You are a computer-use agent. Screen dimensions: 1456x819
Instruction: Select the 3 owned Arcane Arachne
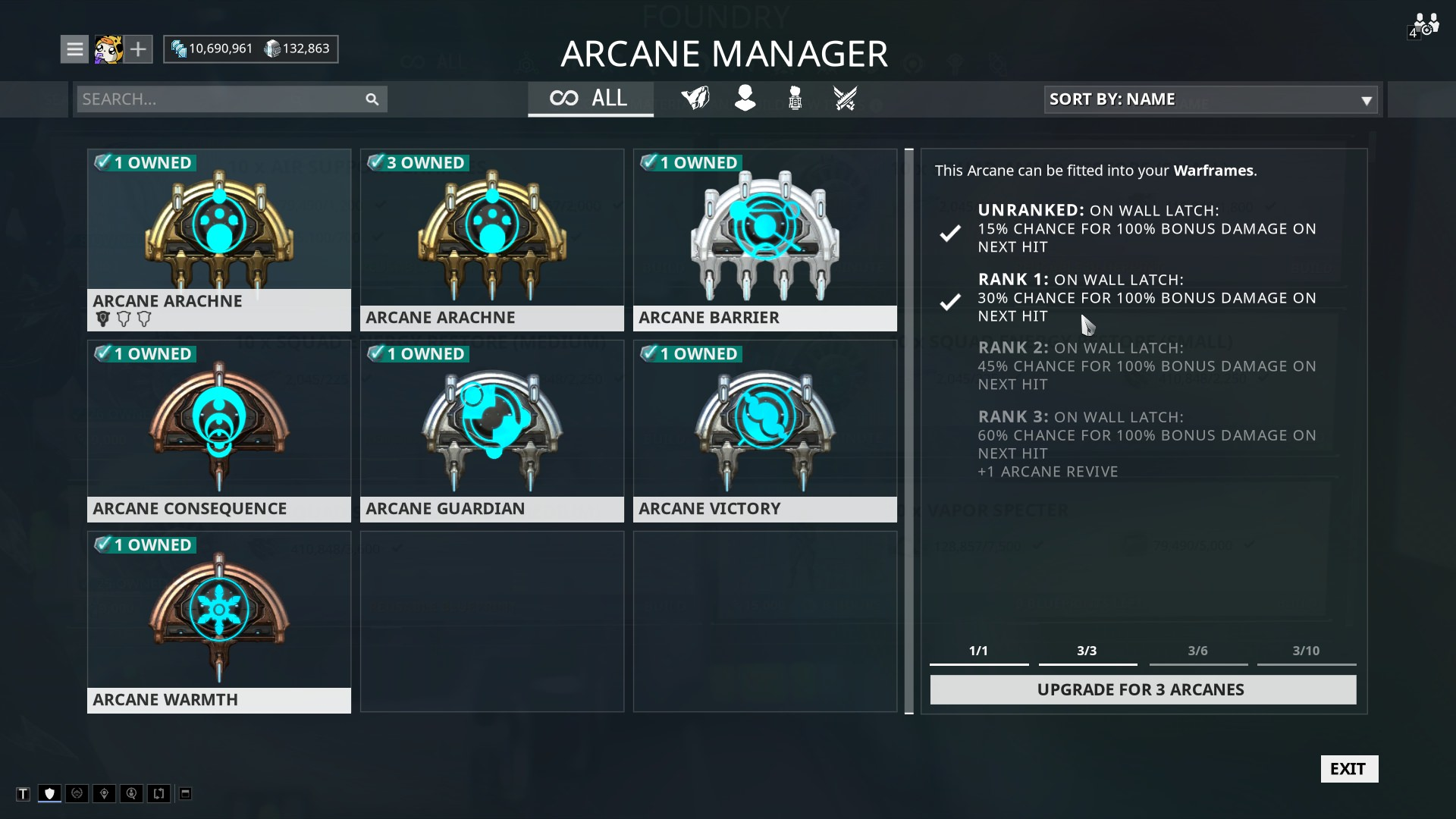[x=491, y=240]
